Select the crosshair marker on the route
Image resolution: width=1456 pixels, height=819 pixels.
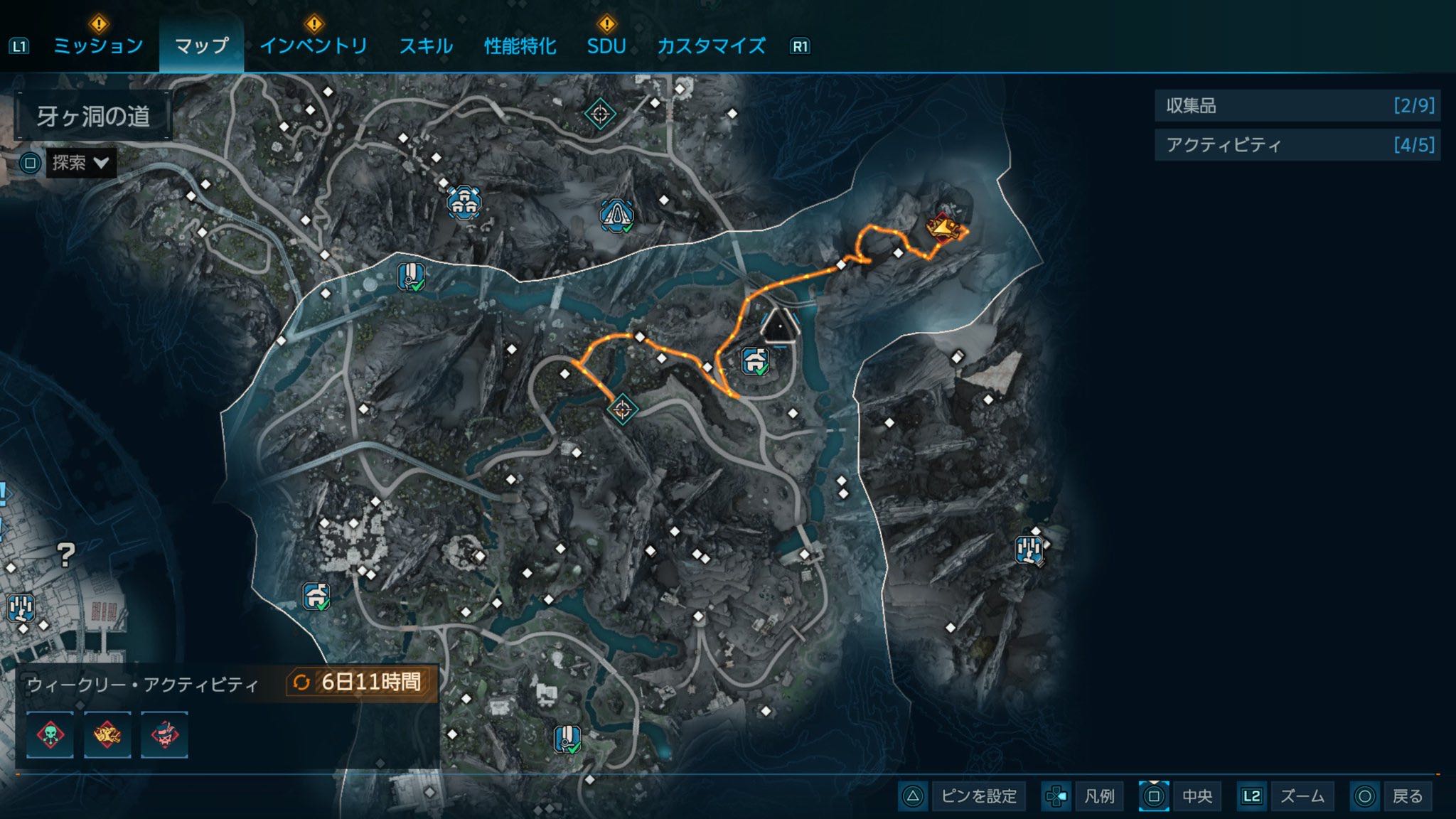click(622, 409)
